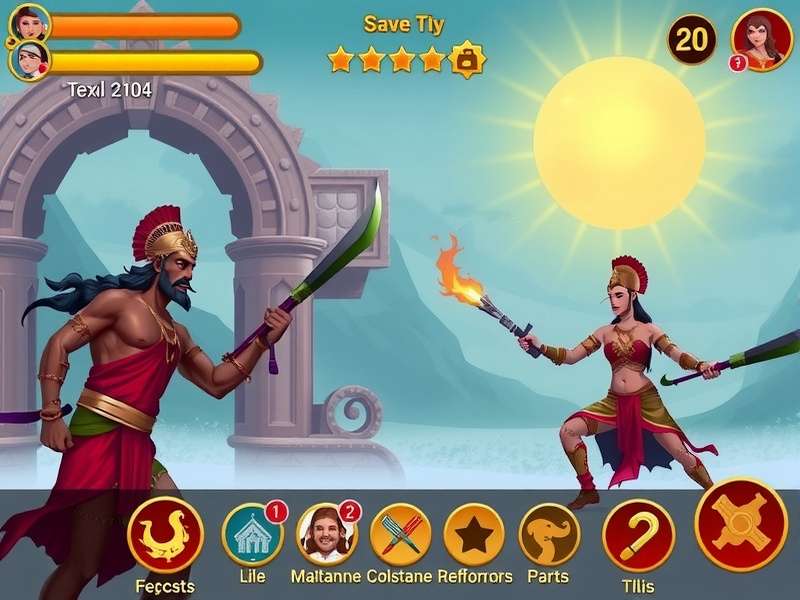Choose the Colstane crossed tools icon
The image size is (800, 600).
400,535
